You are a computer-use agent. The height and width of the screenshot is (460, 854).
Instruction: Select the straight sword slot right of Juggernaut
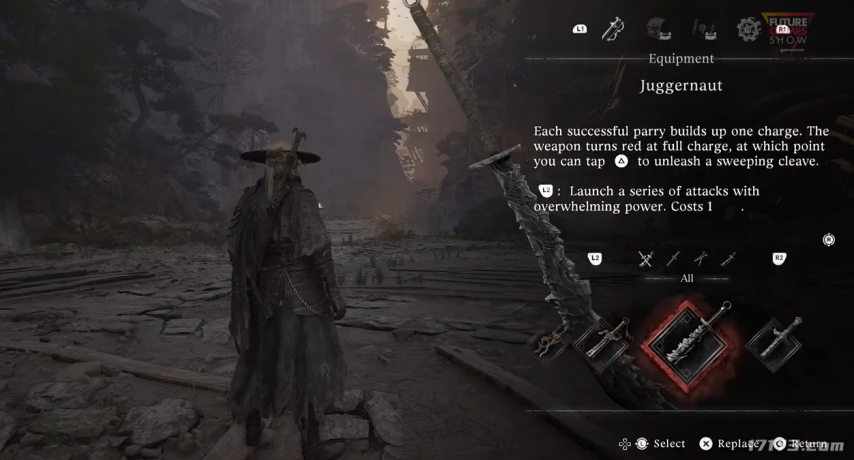point(774,344)
